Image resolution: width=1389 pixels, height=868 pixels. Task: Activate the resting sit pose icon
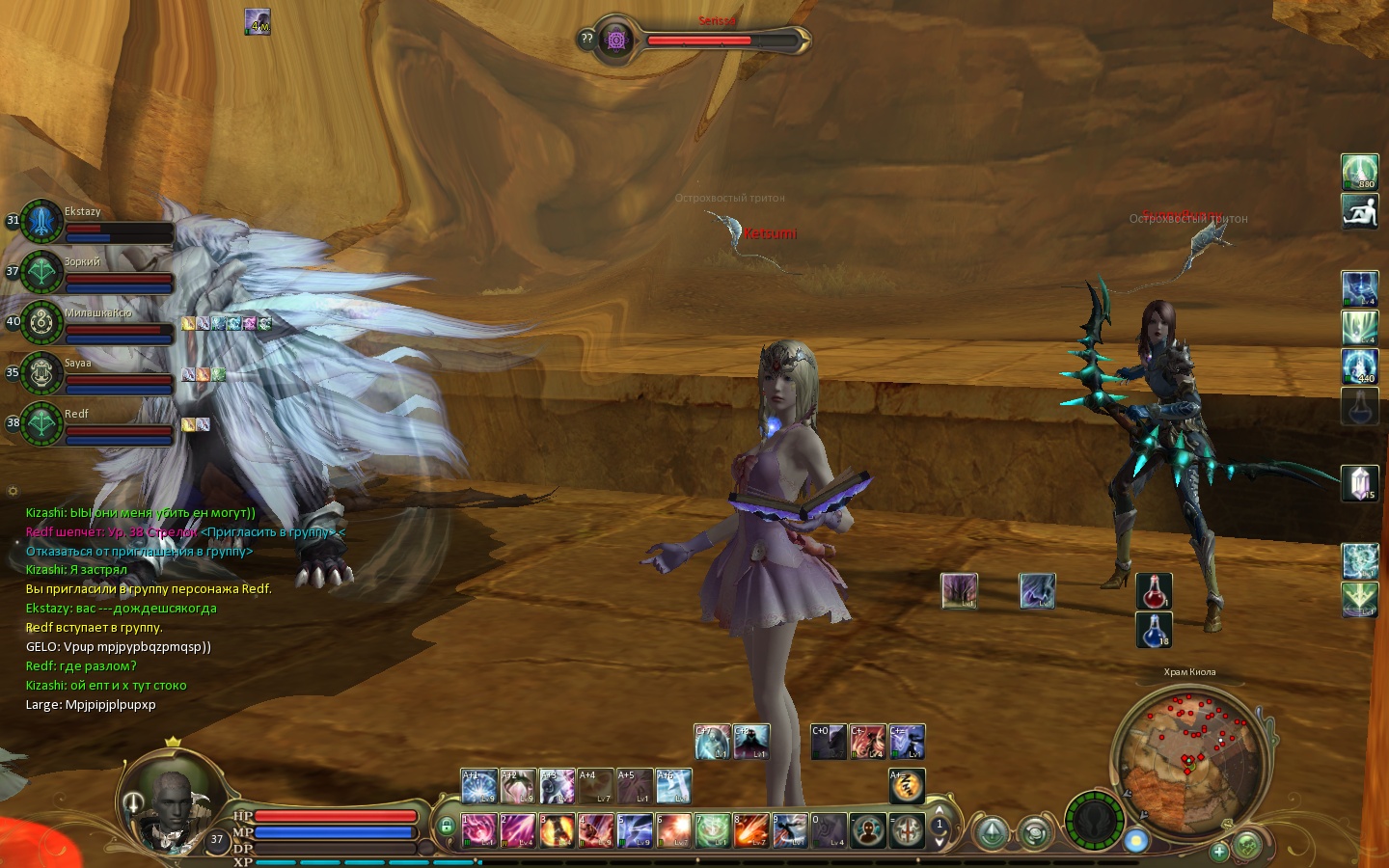click(1359, 211)
